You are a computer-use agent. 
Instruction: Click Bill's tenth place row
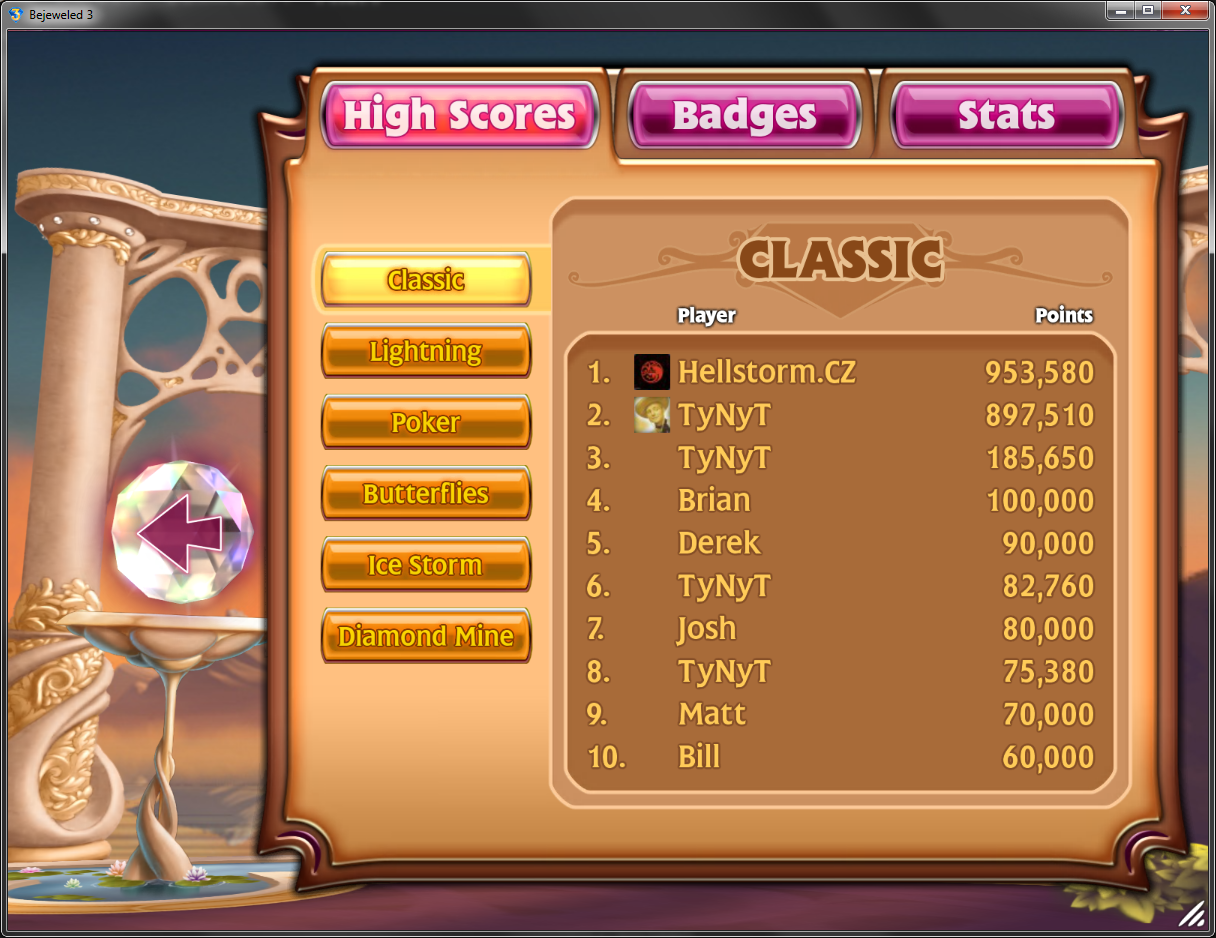(840, 757)
